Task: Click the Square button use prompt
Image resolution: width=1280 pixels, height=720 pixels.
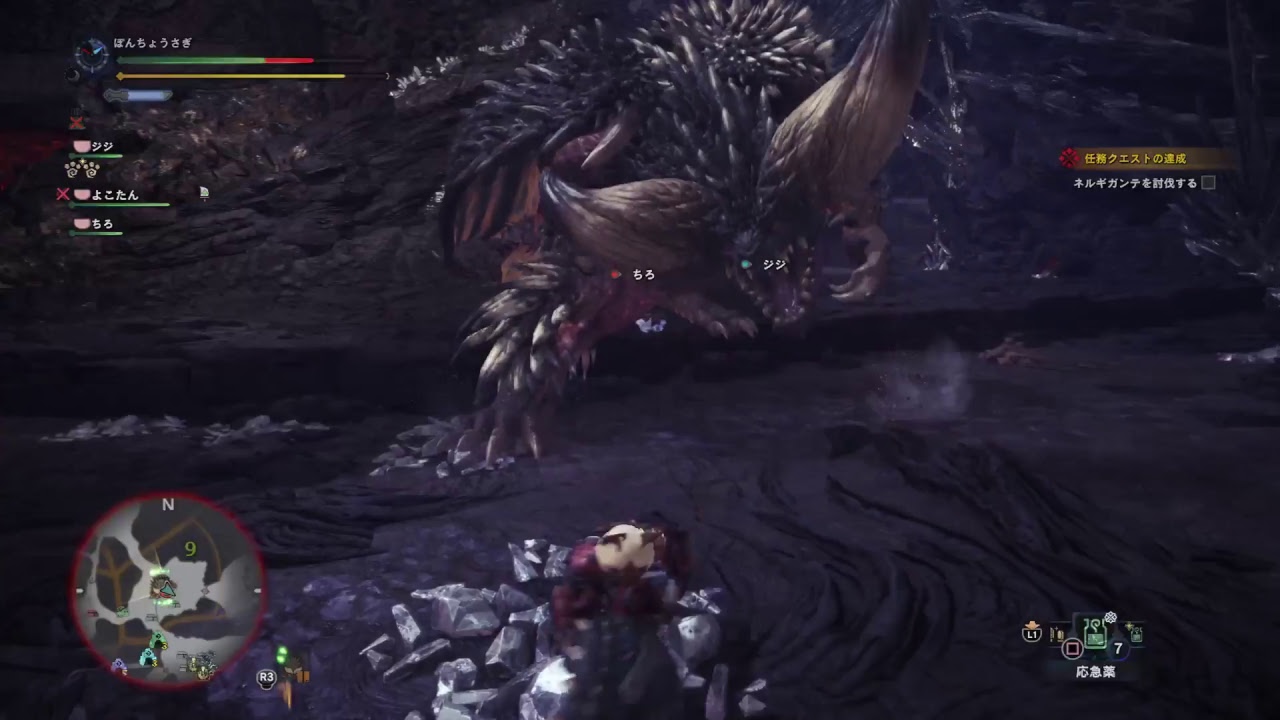Action: coord(1072,649)
